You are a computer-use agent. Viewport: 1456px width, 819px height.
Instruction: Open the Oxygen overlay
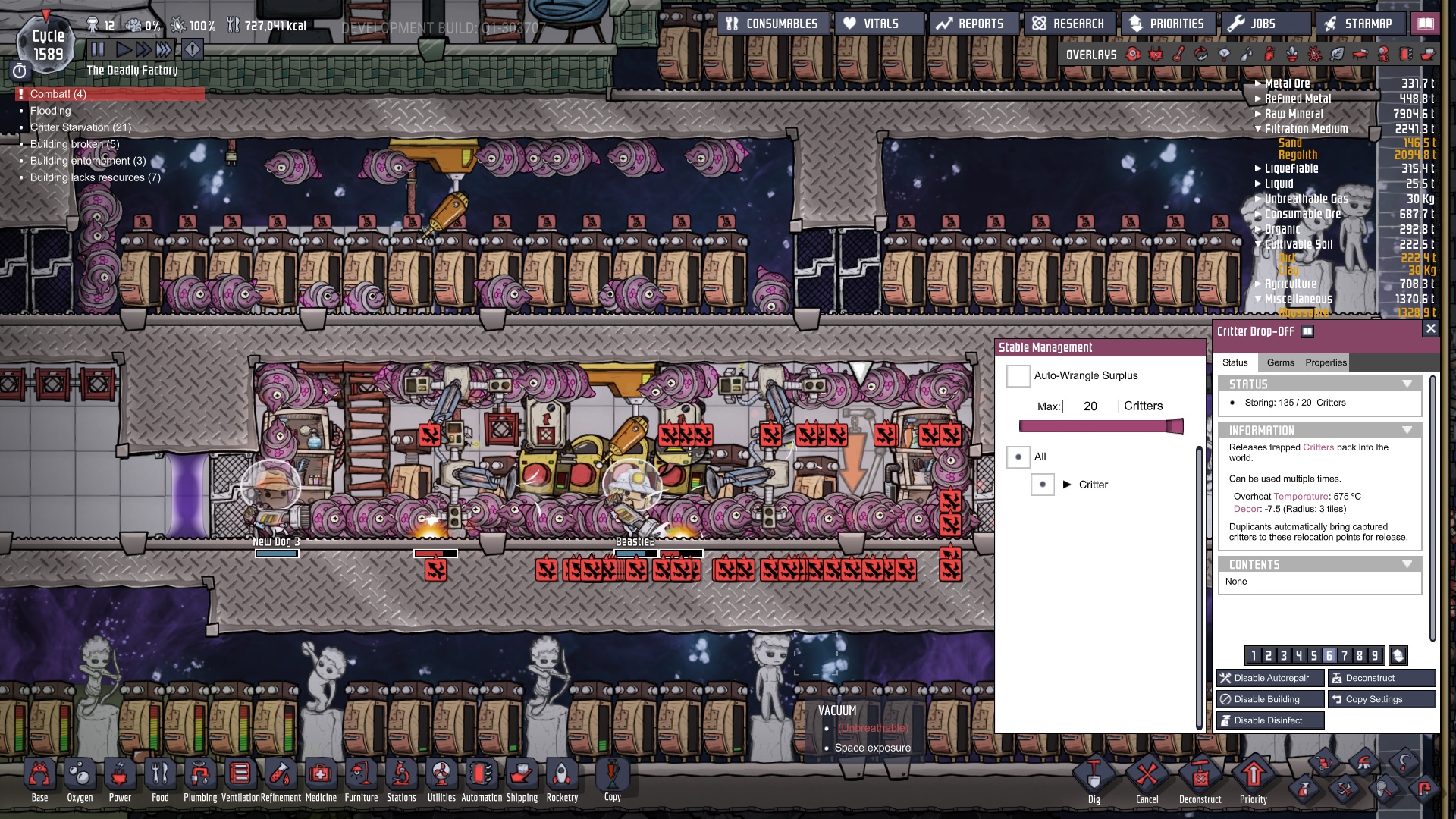tap(1132, 55)
